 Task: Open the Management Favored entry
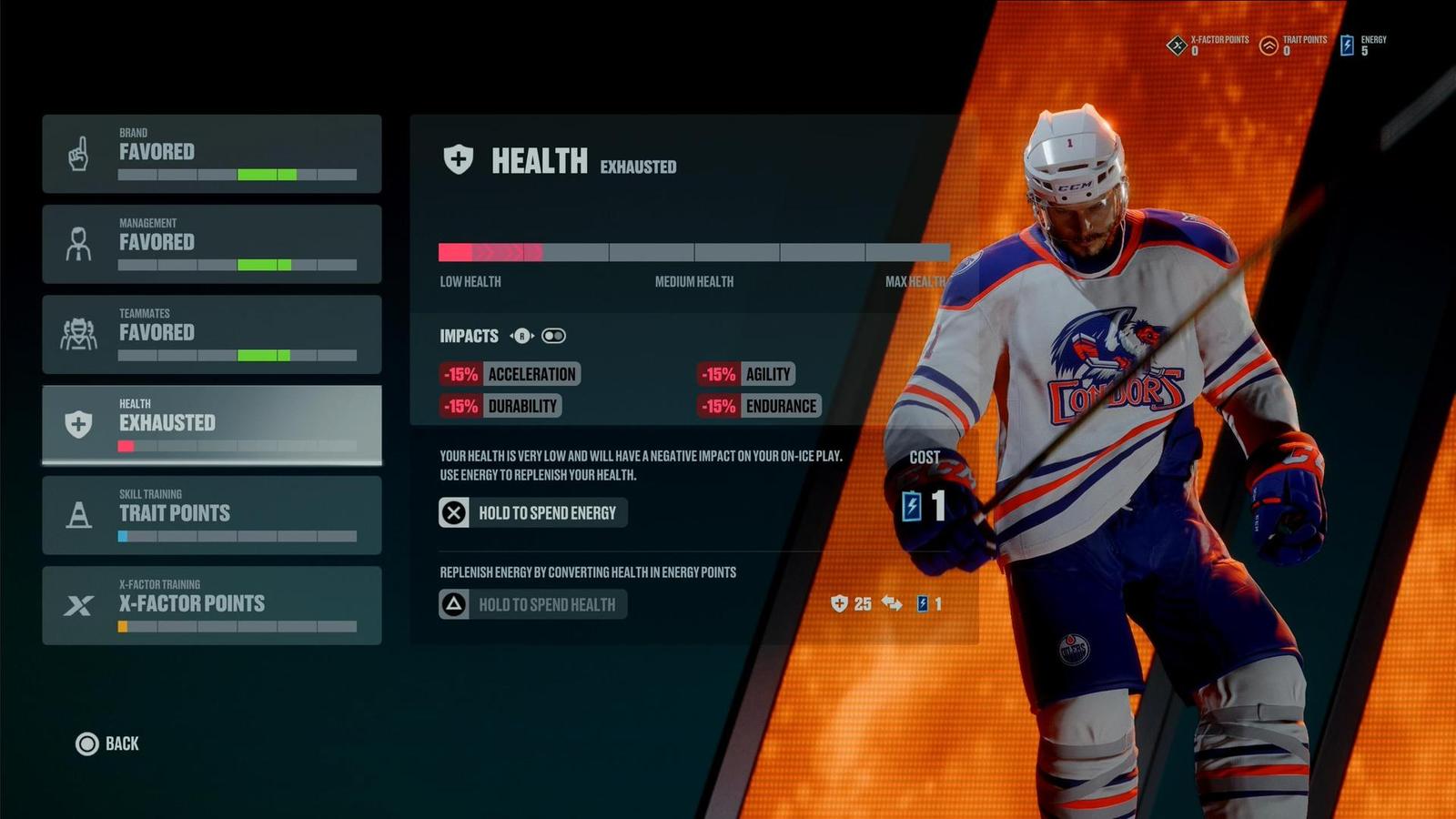click(211, 244)
